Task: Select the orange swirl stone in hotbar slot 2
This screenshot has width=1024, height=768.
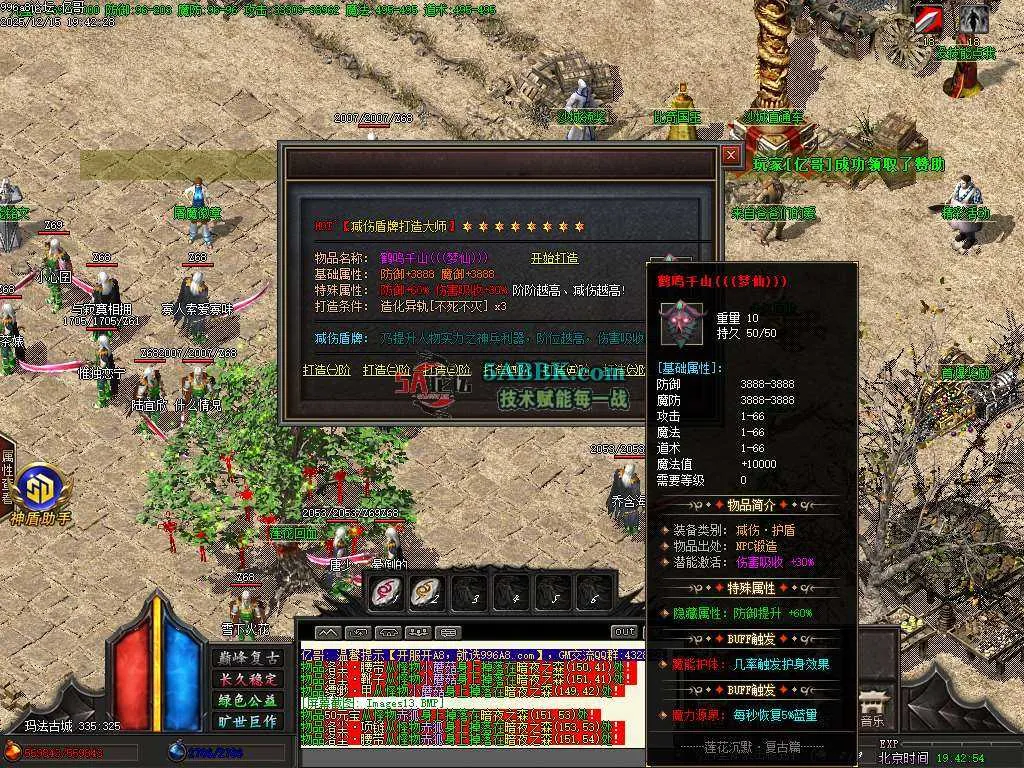Action: pos(427,592)
